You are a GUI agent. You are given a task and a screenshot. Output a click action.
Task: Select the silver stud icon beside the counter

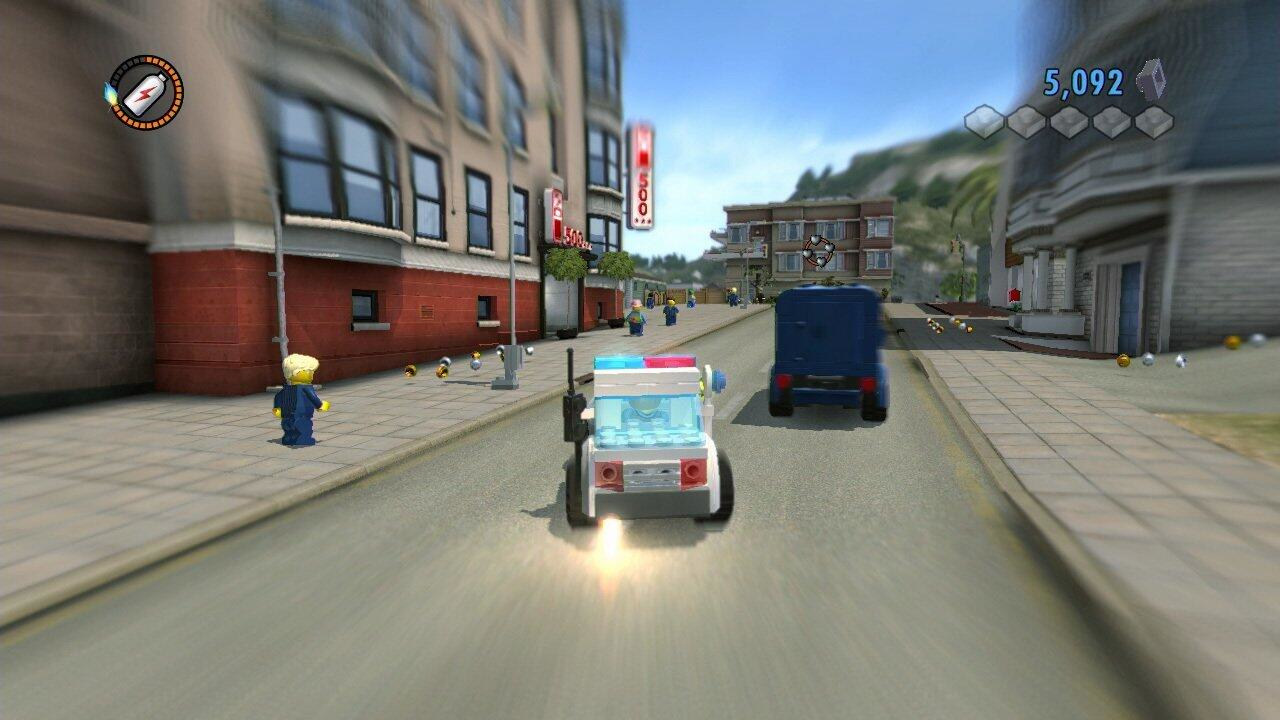click(x=1150, y=80)
